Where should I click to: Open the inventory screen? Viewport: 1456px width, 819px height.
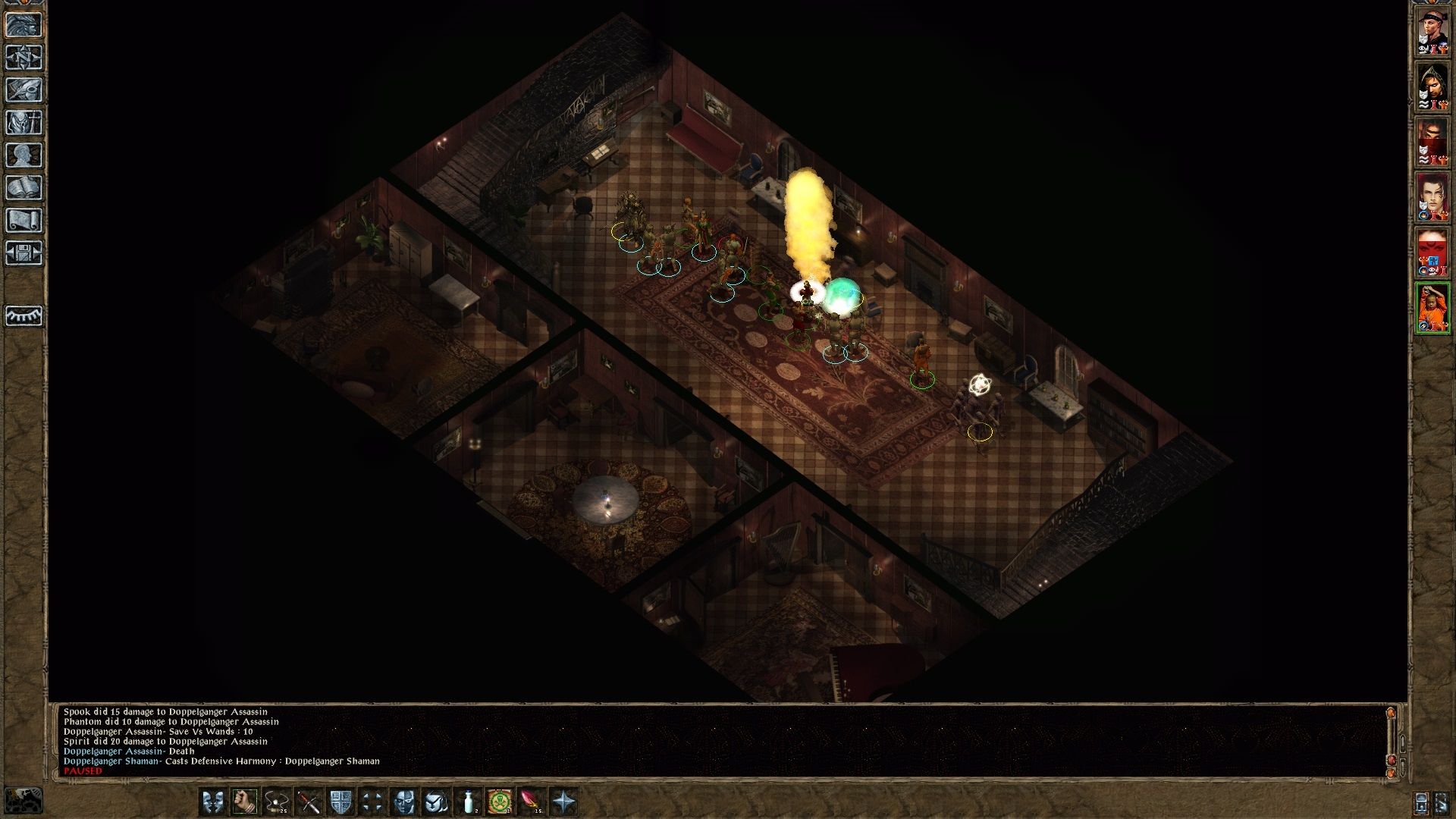[24, 123]
